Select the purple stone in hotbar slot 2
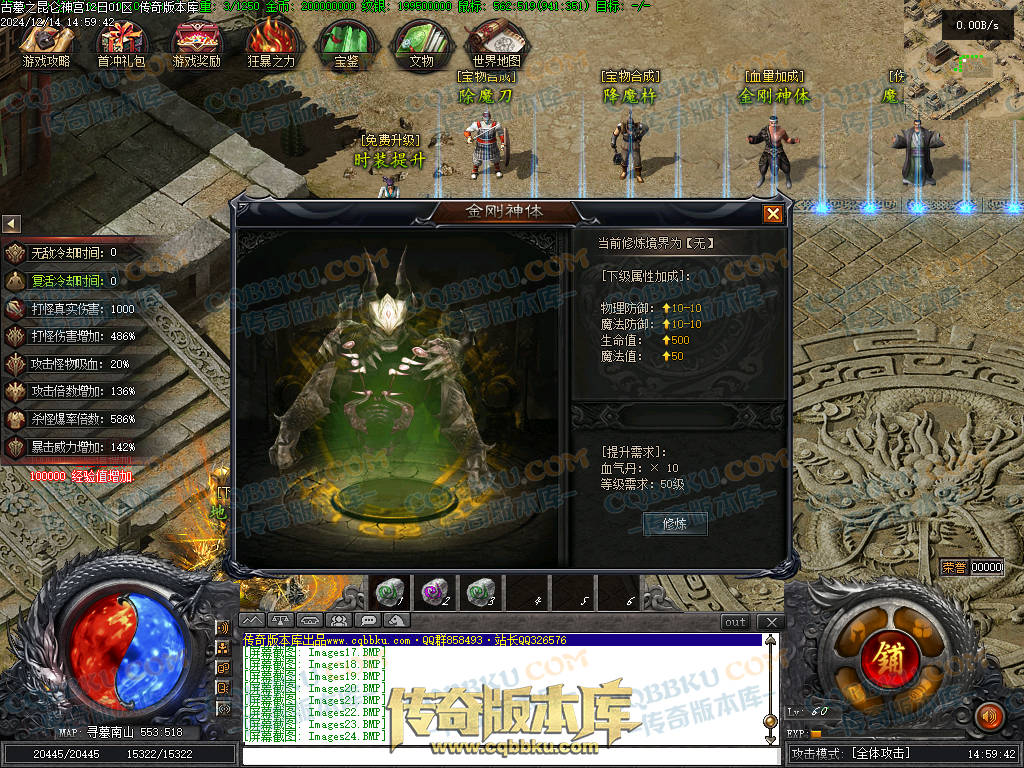The image size is (1024, 768). click(435, 592)
